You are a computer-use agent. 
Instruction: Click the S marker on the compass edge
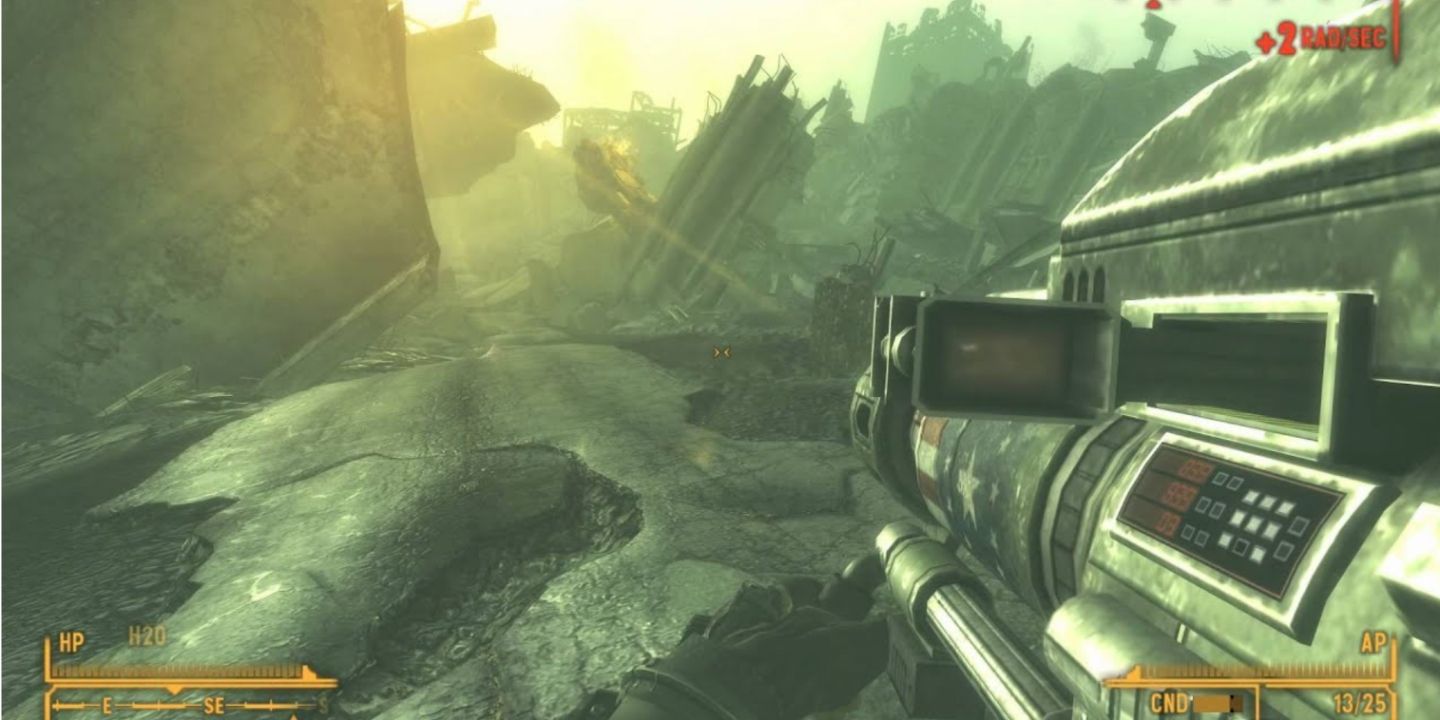pos(322,703)
